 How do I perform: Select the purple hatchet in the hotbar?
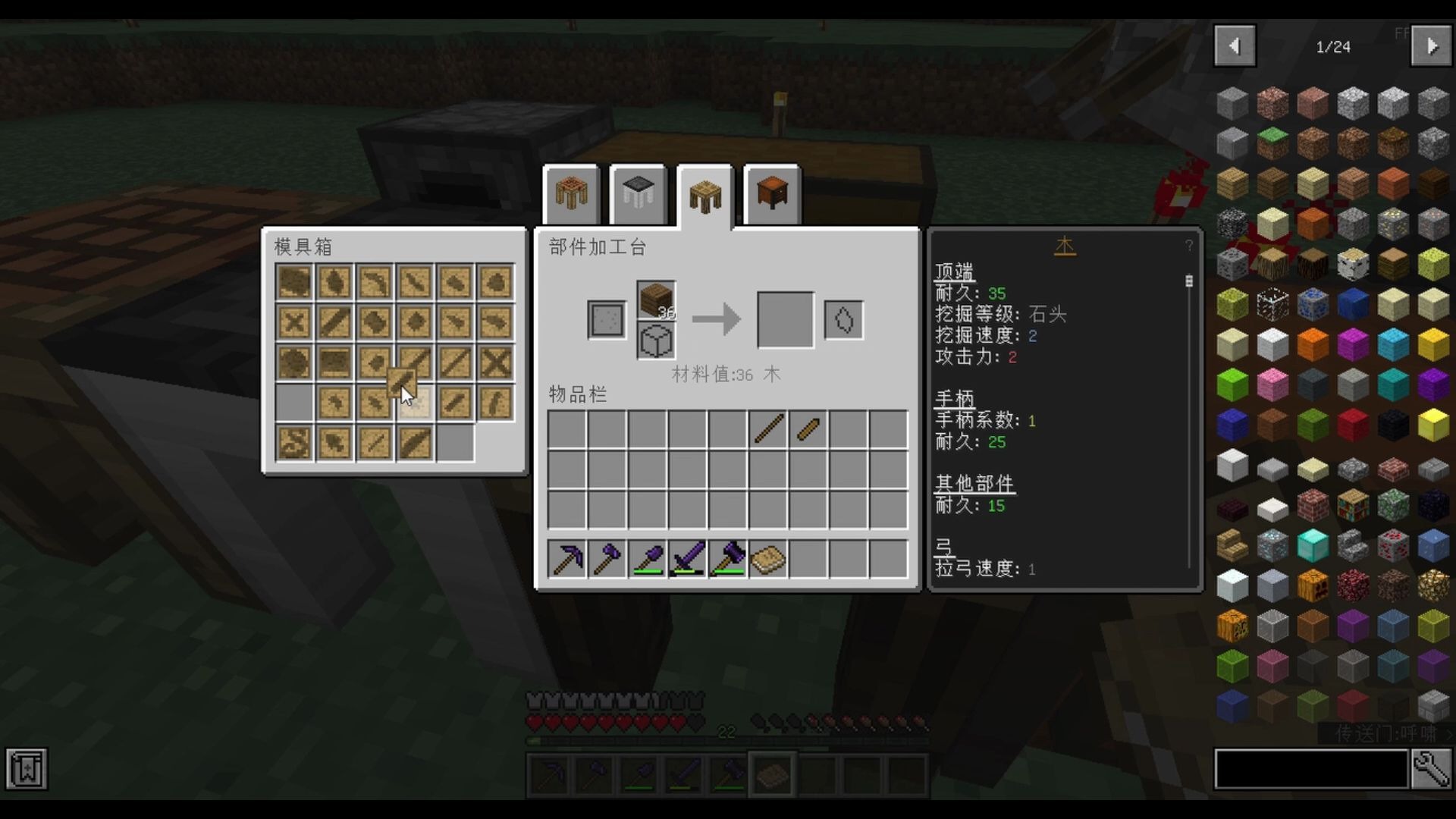click(607, 560)
